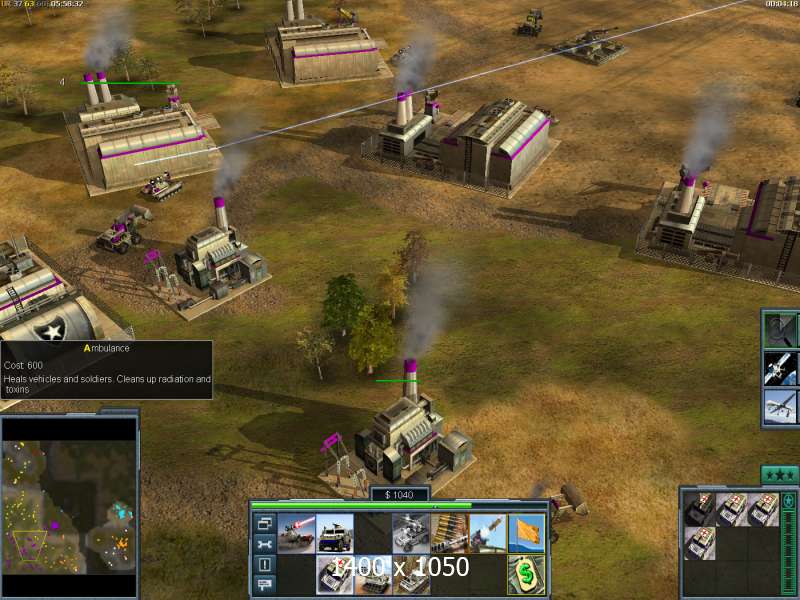Viewport: 800px width, 600px height.
Task: Queue a Humvee from the build panel
Action: click(x=335, y=533)
